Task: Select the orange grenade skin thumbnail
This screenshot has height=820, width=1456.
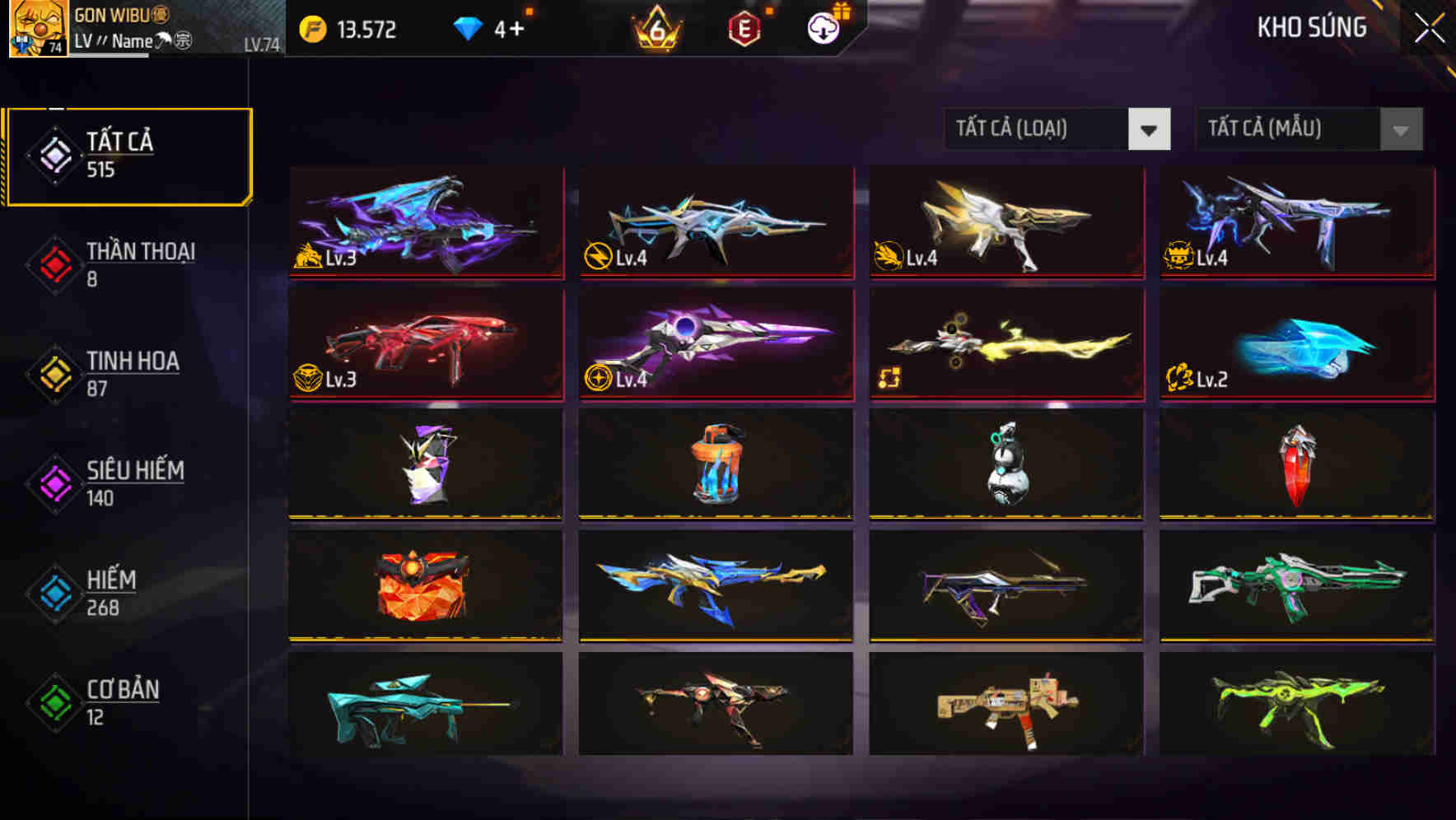Action: pyautogui.click(x=716, y=465)
